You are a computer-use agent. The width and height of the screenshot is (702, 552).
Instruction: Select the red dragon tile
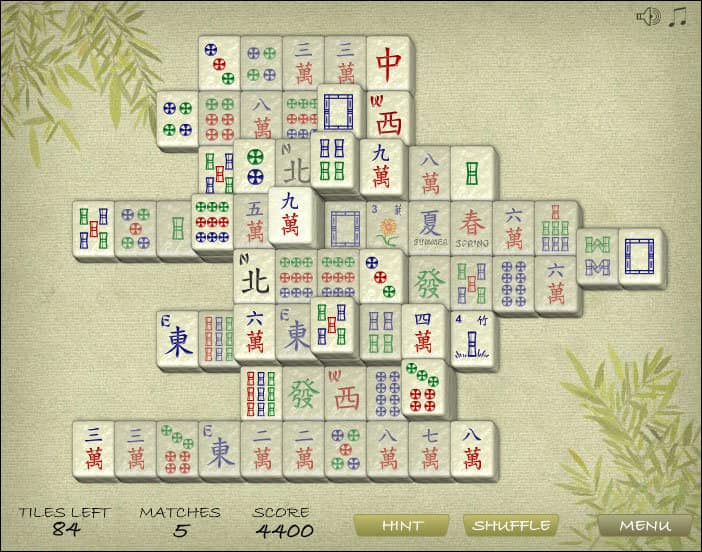pos(388,63)
